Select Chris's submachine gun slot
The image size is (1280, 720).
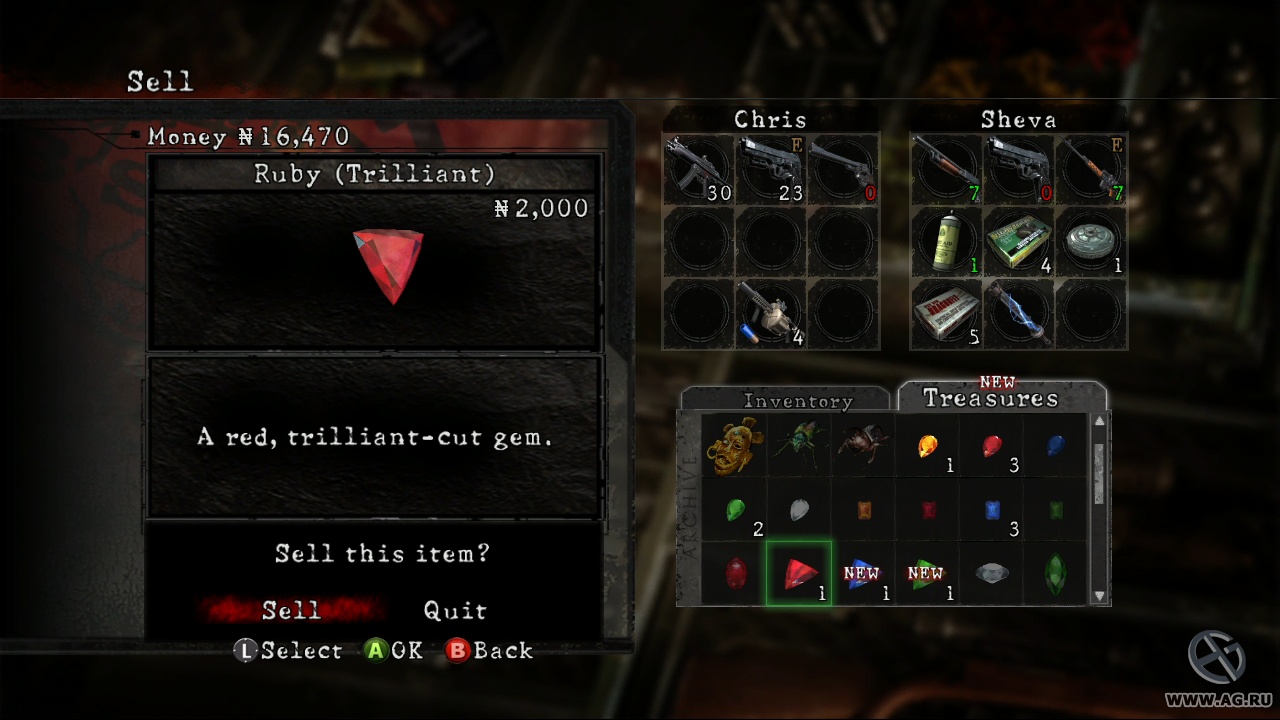[698, 170]
